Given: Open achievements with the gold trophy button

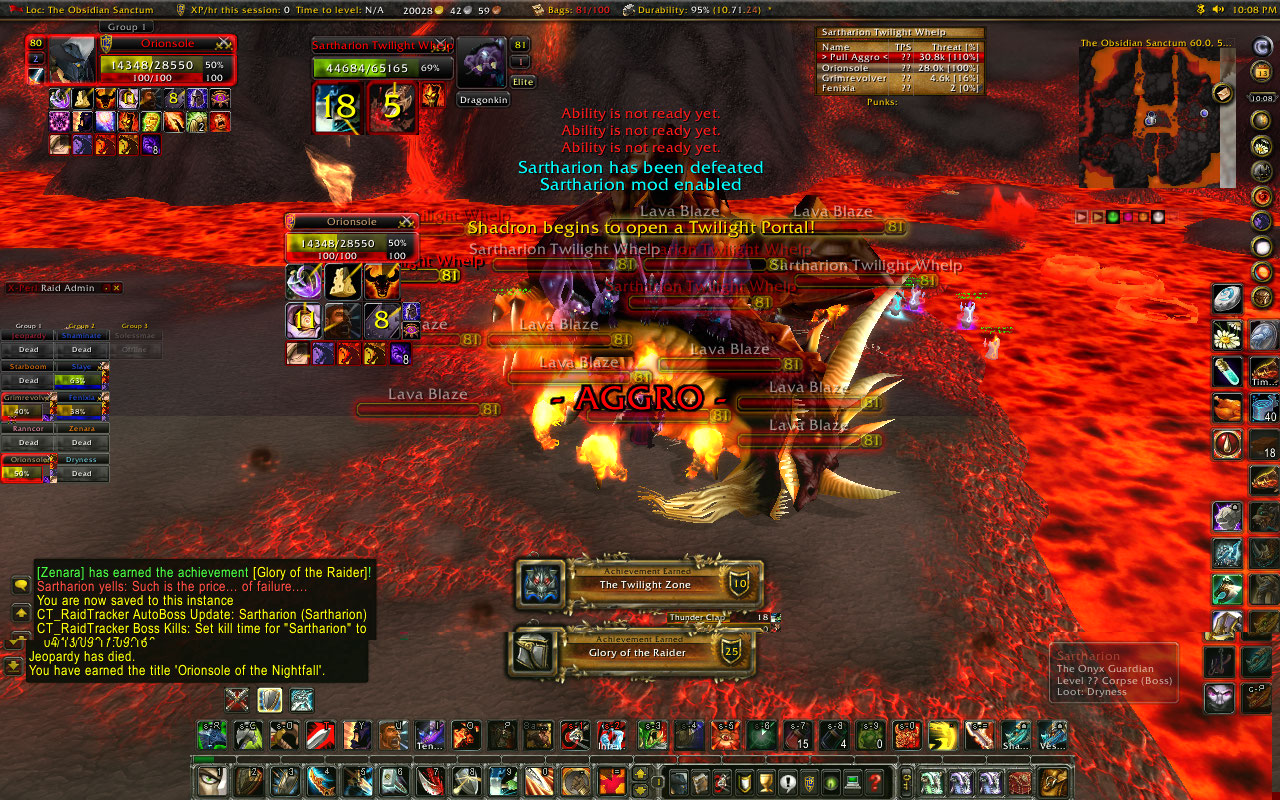Looking at the screenshot, I should pyautogui.click(x=766, y=782).
